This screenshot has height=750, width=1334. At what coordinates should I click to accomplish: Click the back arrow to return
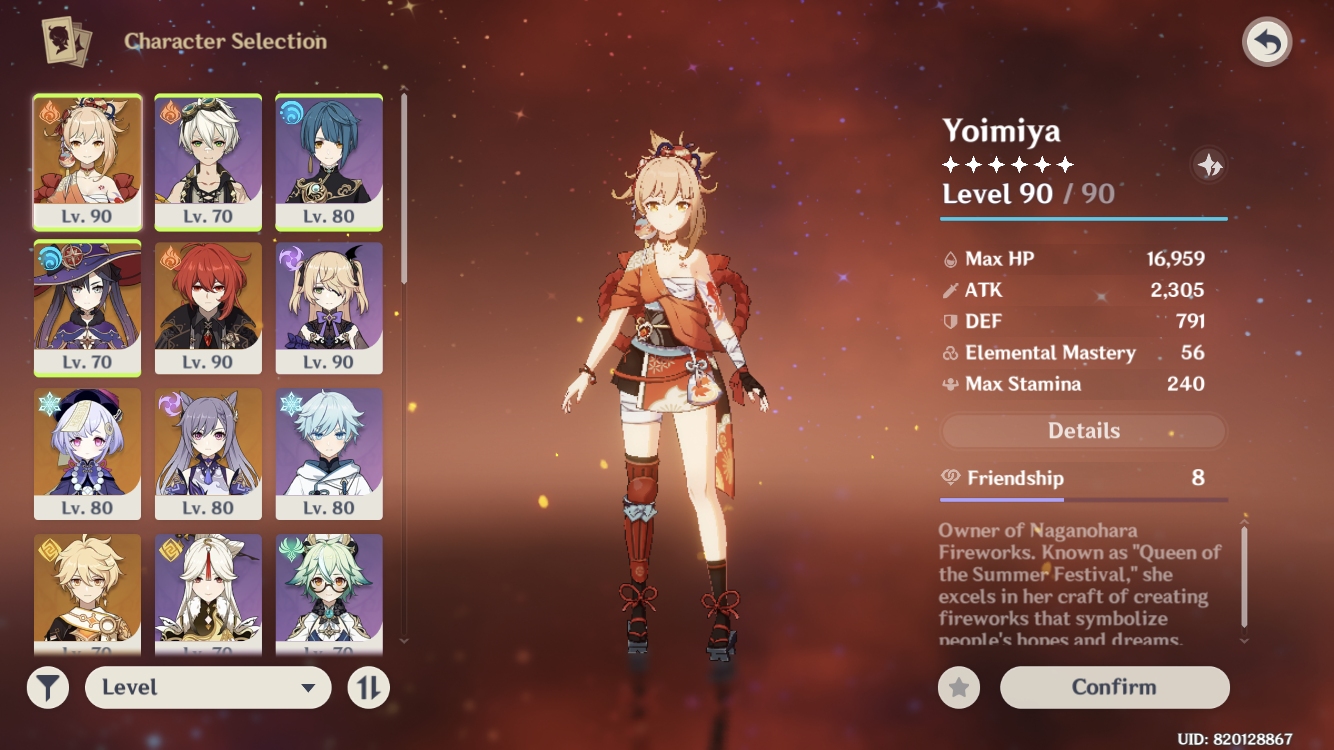pos(1266,41)
